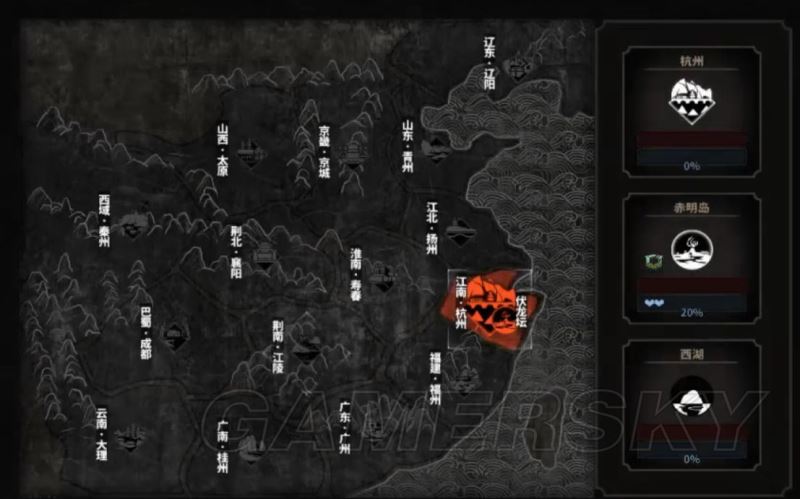Select the 山东·青州 map marker
Viewport: 800px width, 499px height.
[x=435, y=149]
